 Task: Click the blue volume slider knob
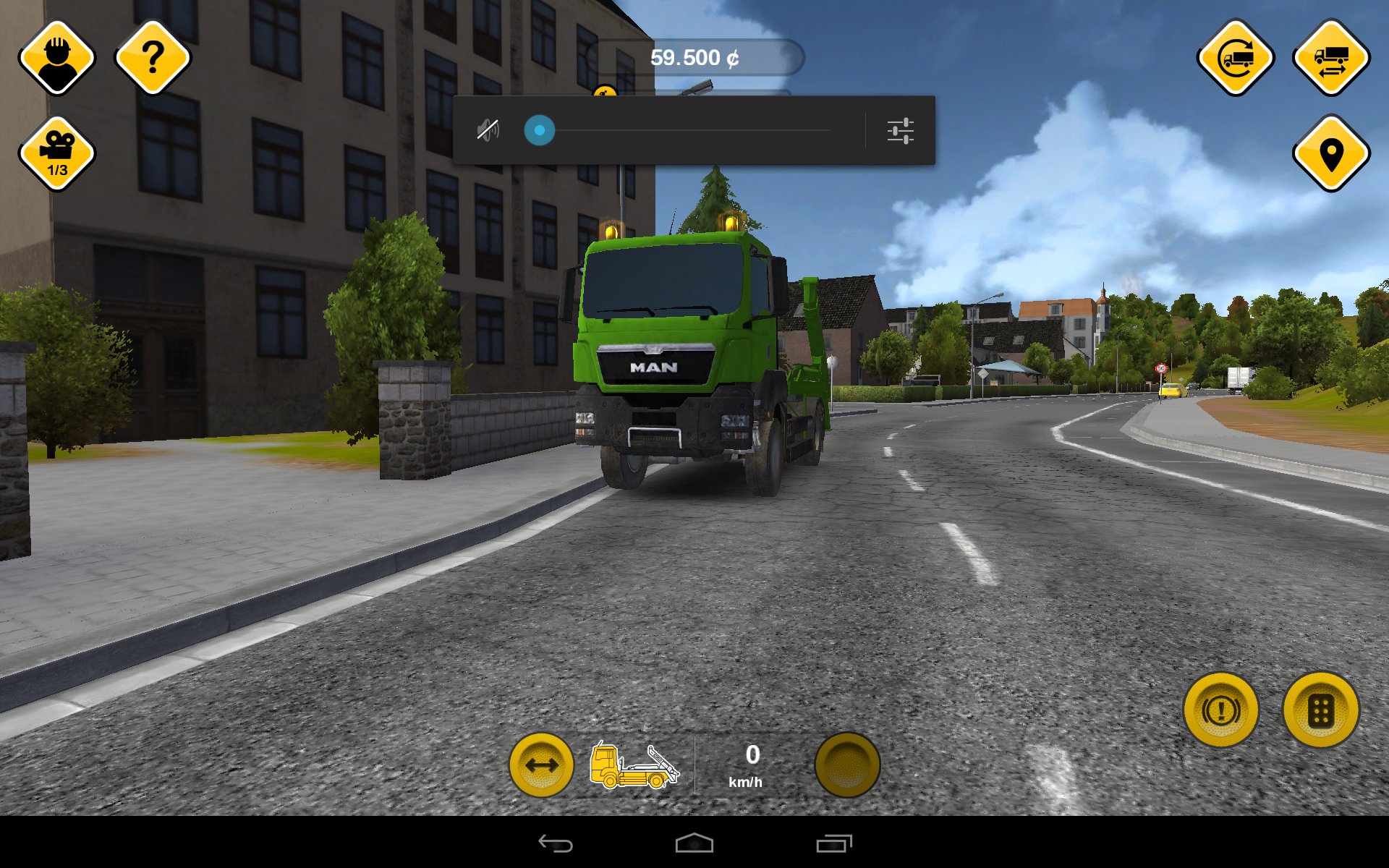click(x=540, y=131)
